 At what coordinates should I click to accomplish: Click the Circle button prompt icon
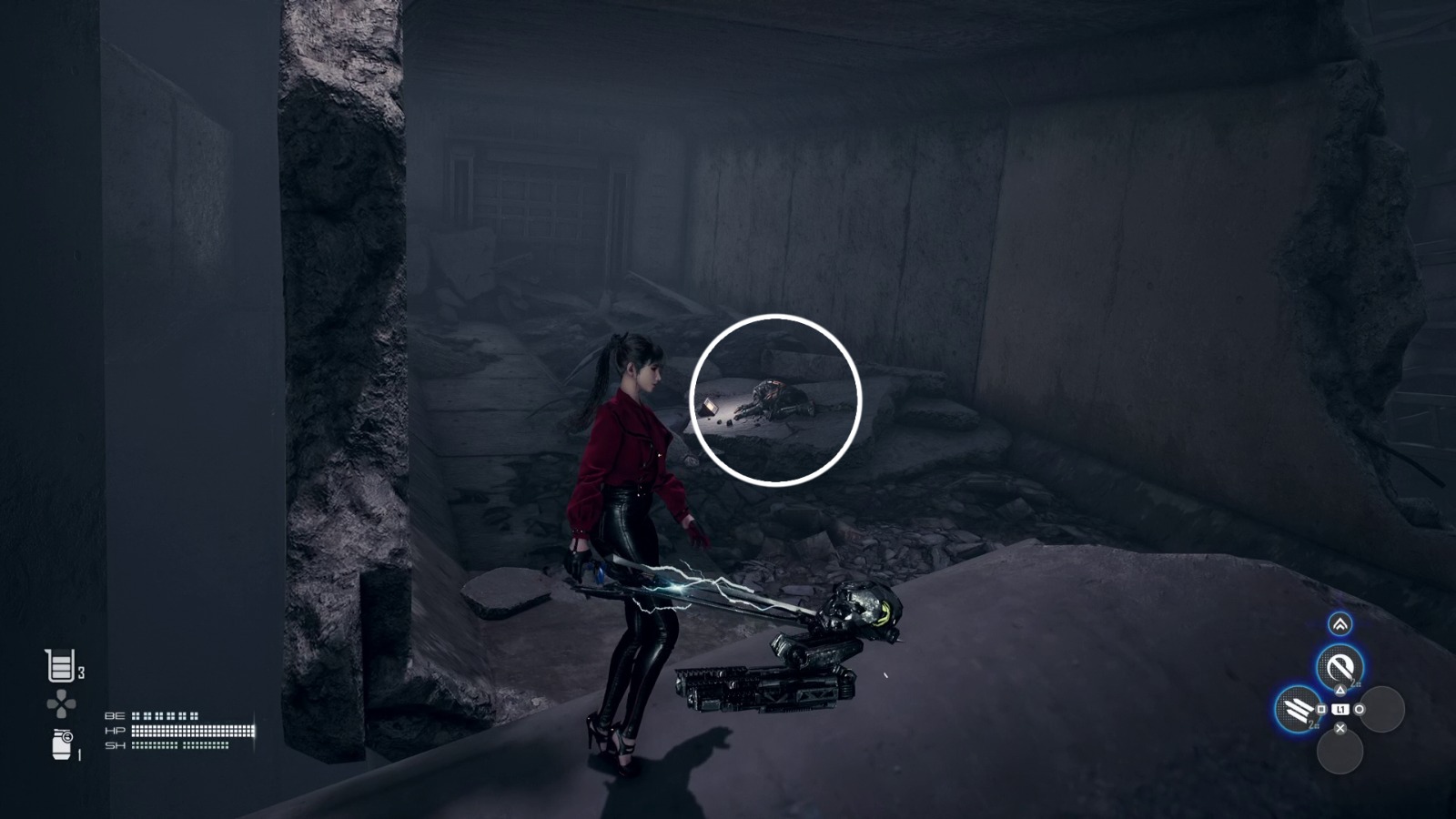[x=1360, y=709]
